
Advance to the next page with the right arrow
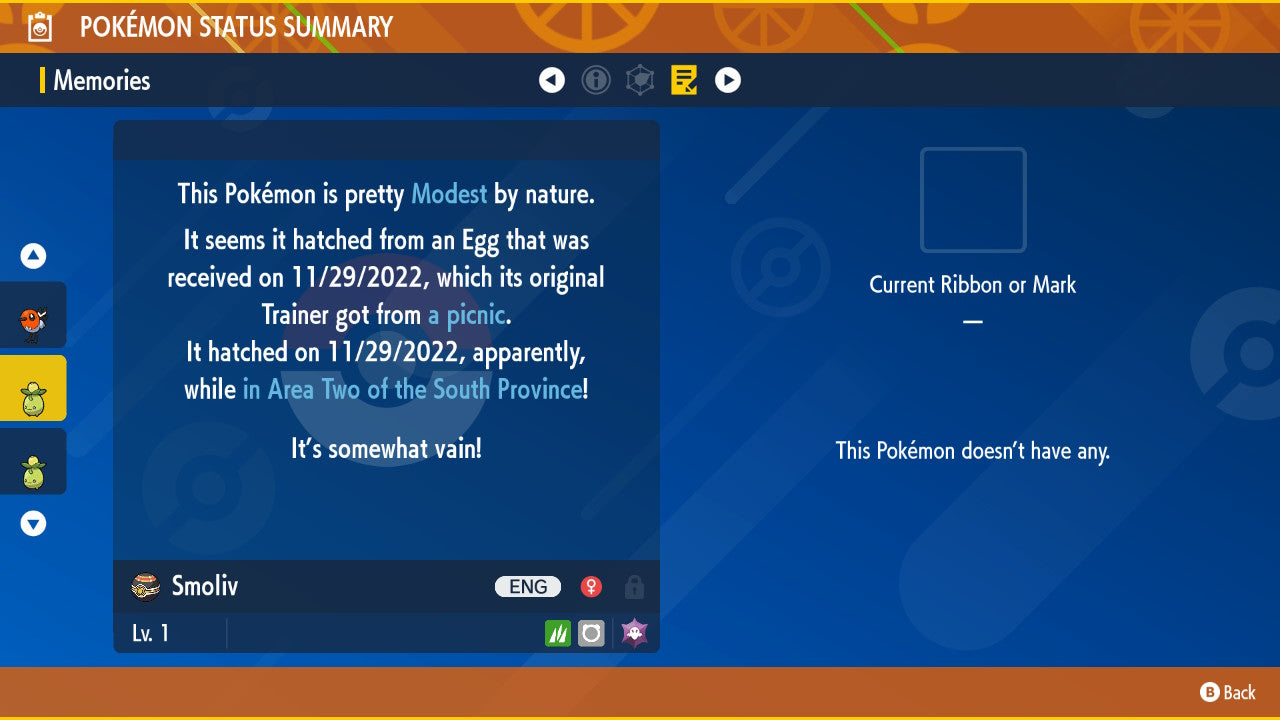(727, 80)
